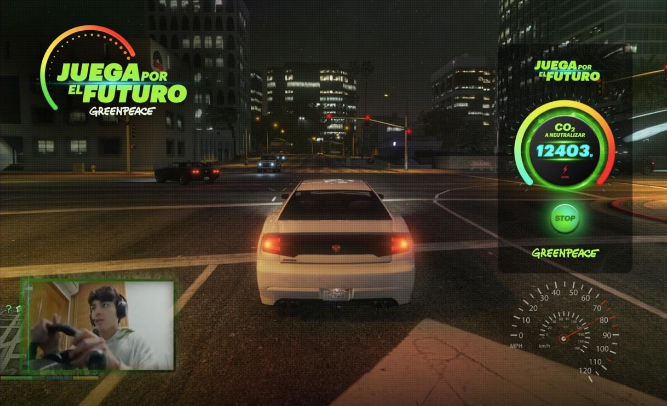Click the green STOP button
This screenshot has width=667, height=406.
pos(565,218)
